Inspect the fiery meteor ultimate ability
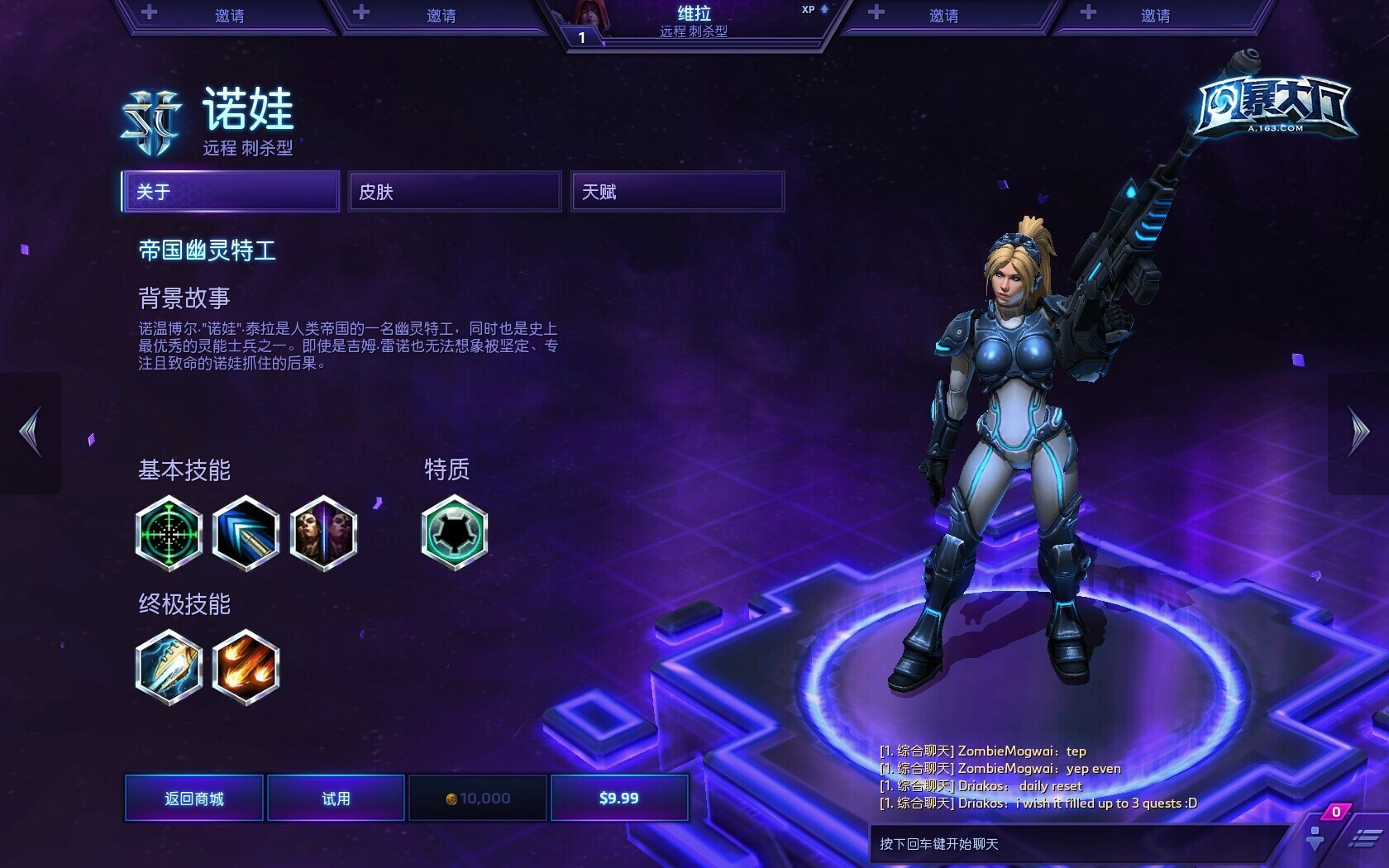Screen dimensions: 1389x868 [x=246, y=667]
